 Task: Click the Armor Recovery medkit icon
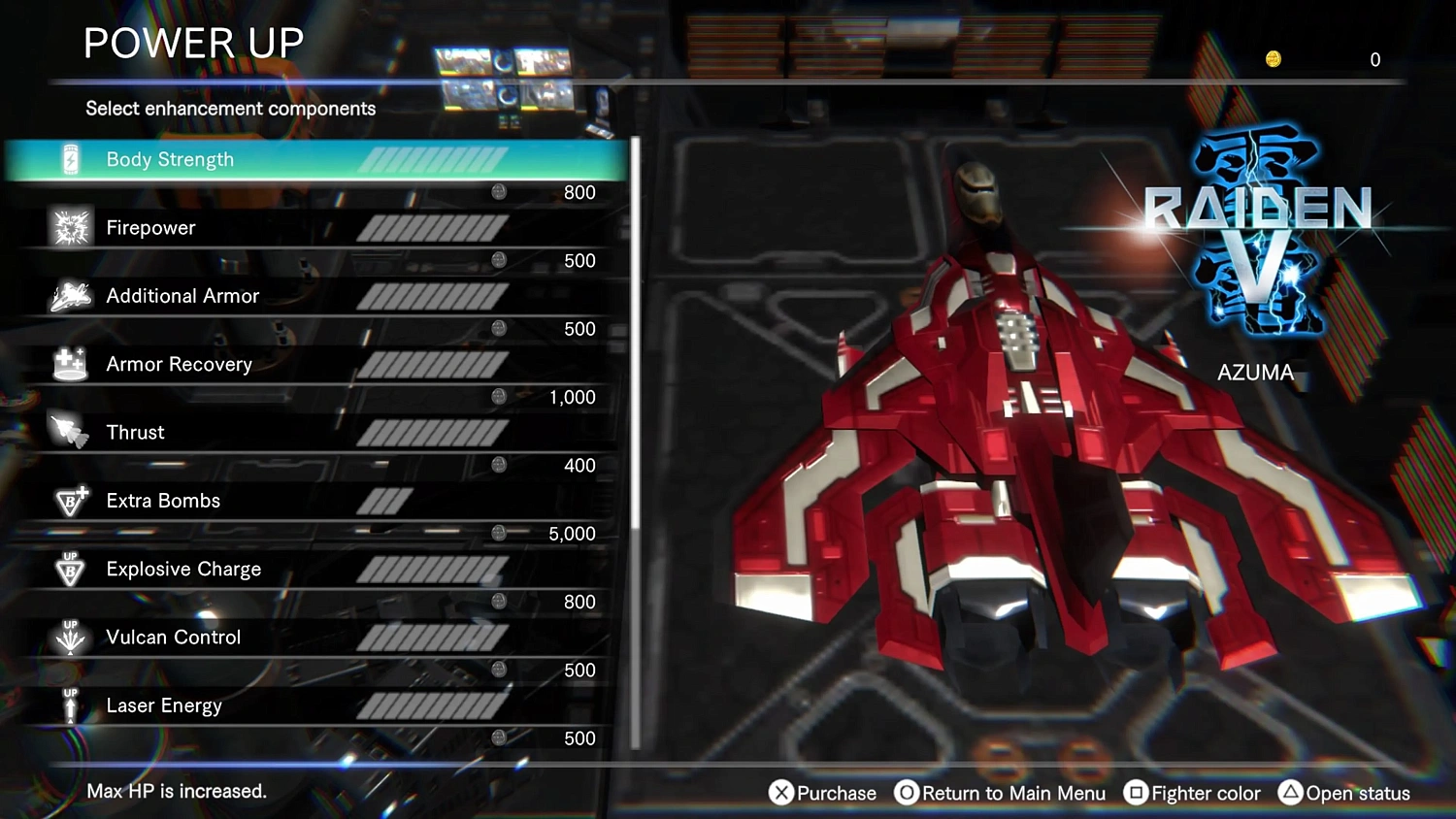point(69,363)
